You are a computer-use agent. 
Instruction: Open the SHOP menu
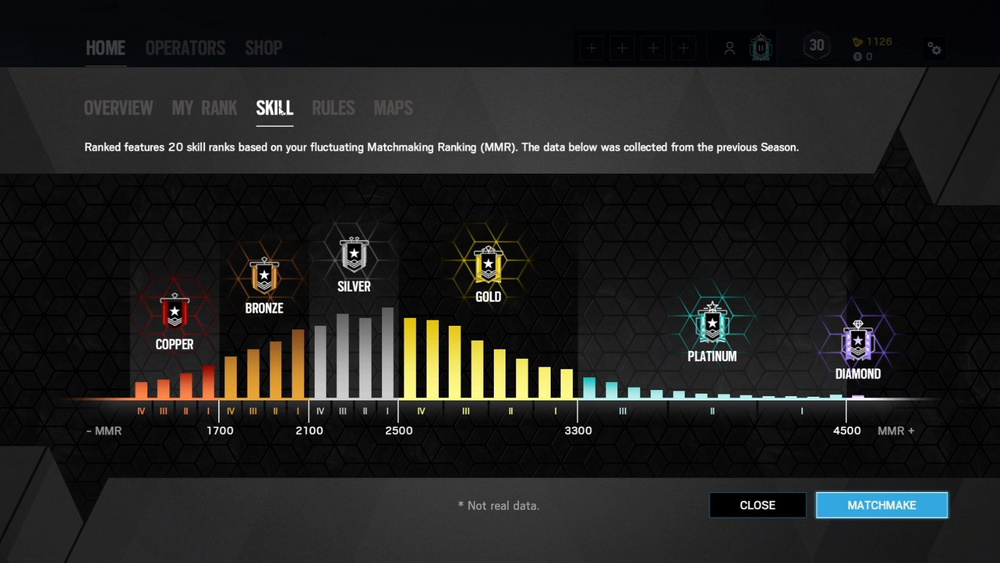[x=263, y=48]
